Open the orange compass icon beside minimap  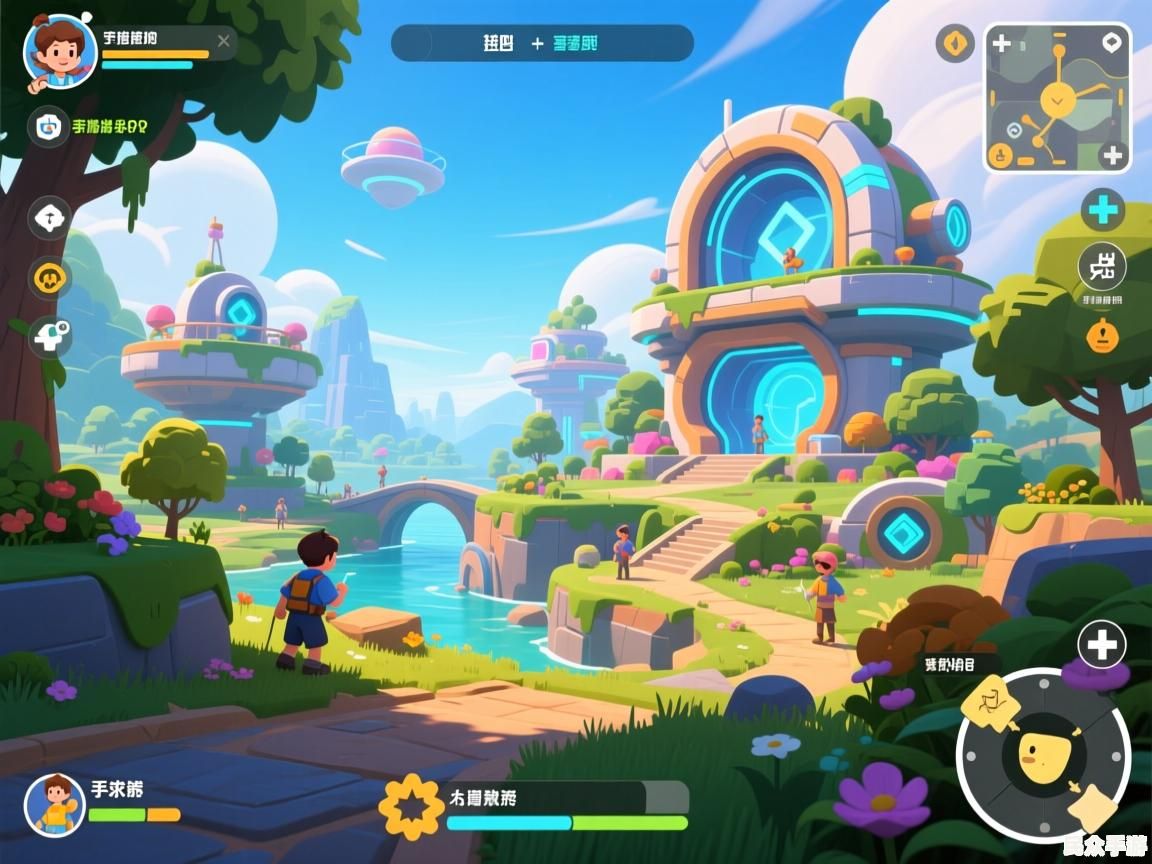click(x=955, y=43)
